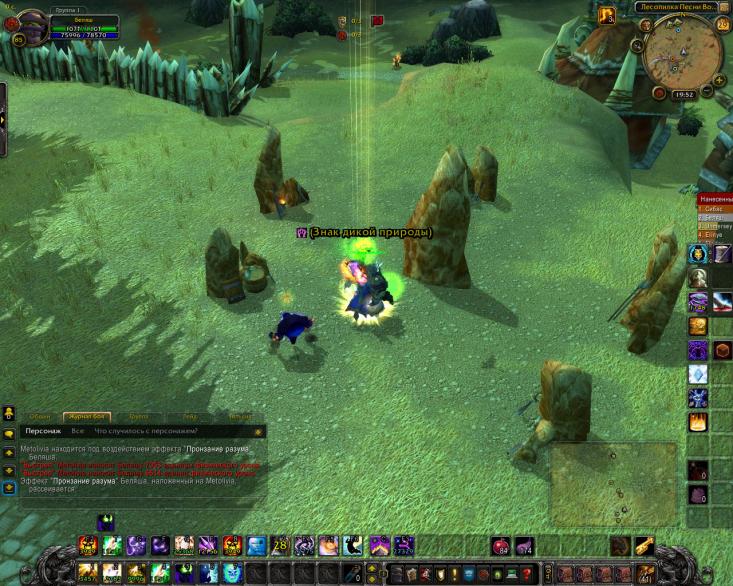Viewport: 733px width, 586px height.
Task: Click the player portrait frame
Action: coord(30,23)
